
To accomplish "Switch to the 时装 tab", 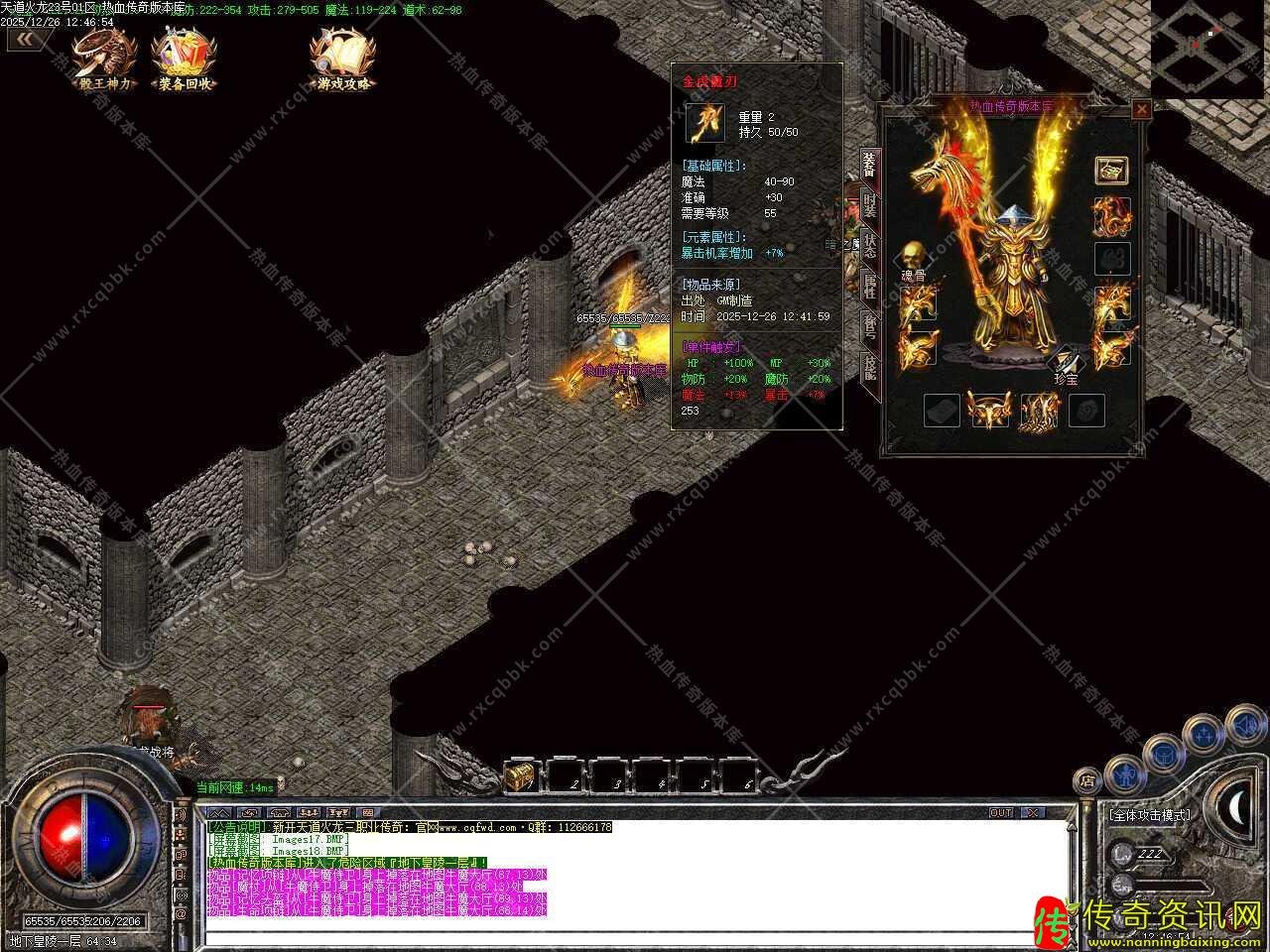I will pyautogui.click(x=869, y=206).
